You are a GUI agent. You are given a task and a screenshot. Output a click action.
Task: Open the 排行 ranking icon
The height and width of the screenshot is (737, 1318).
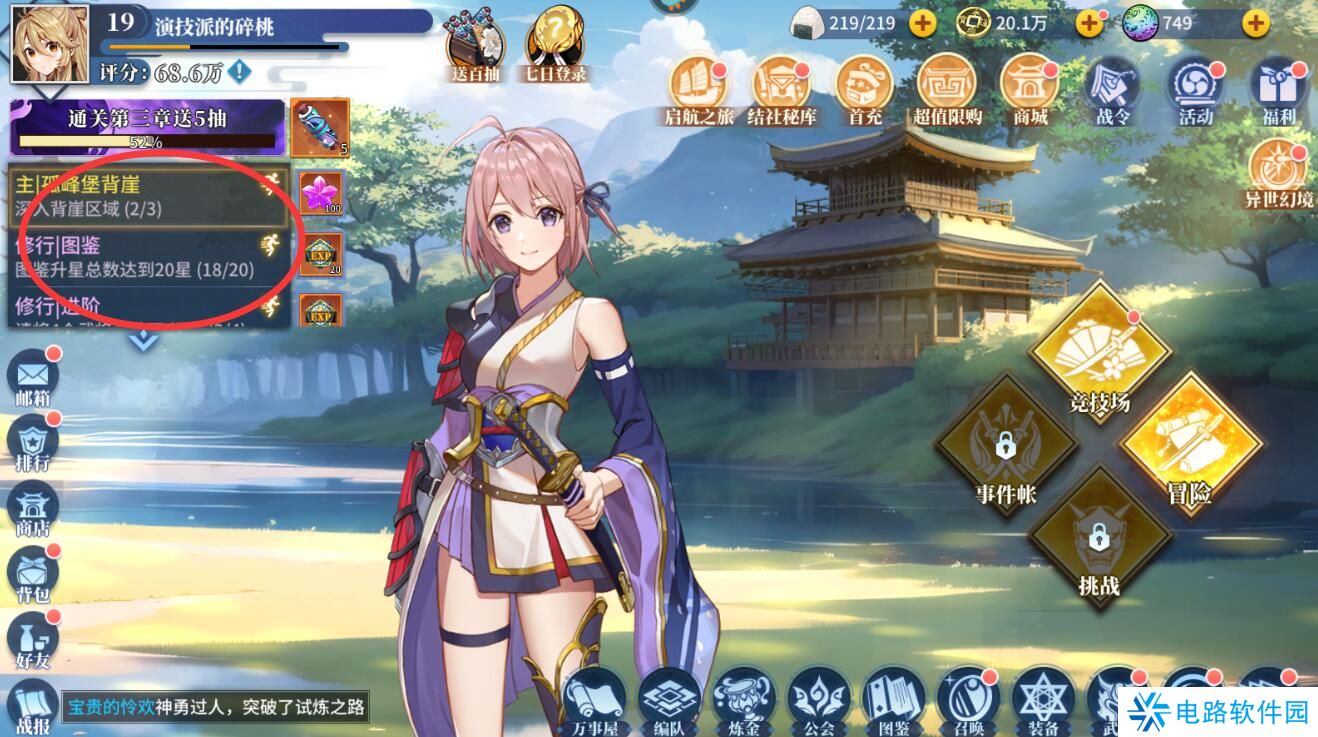tap(33, 442)
